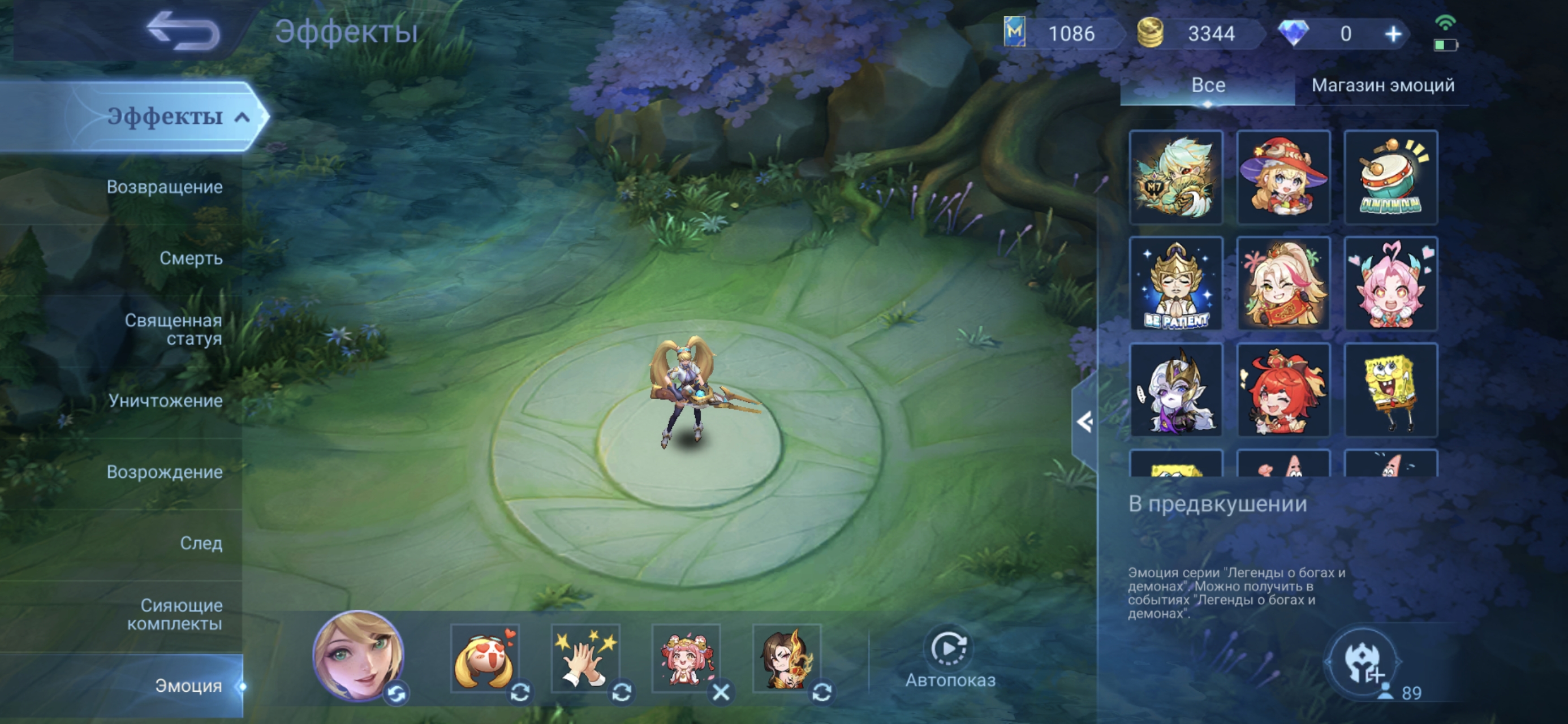Select the След effects category
The height and width of the screenshot is (724, 1568).
[201, 543]
